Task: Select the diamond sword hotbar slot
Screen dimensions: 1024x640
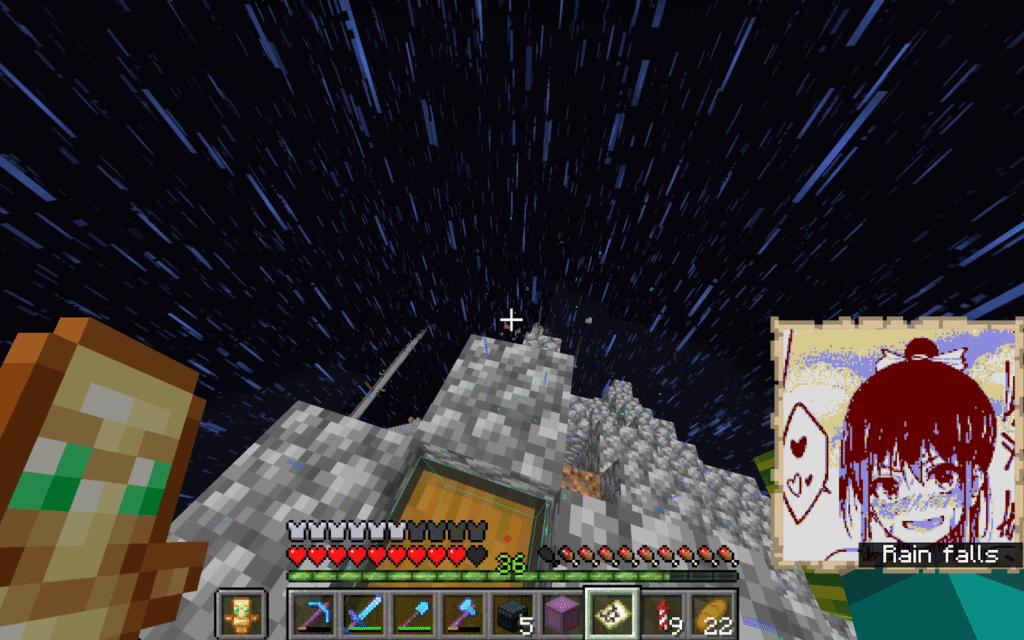Action: [362, 612]
